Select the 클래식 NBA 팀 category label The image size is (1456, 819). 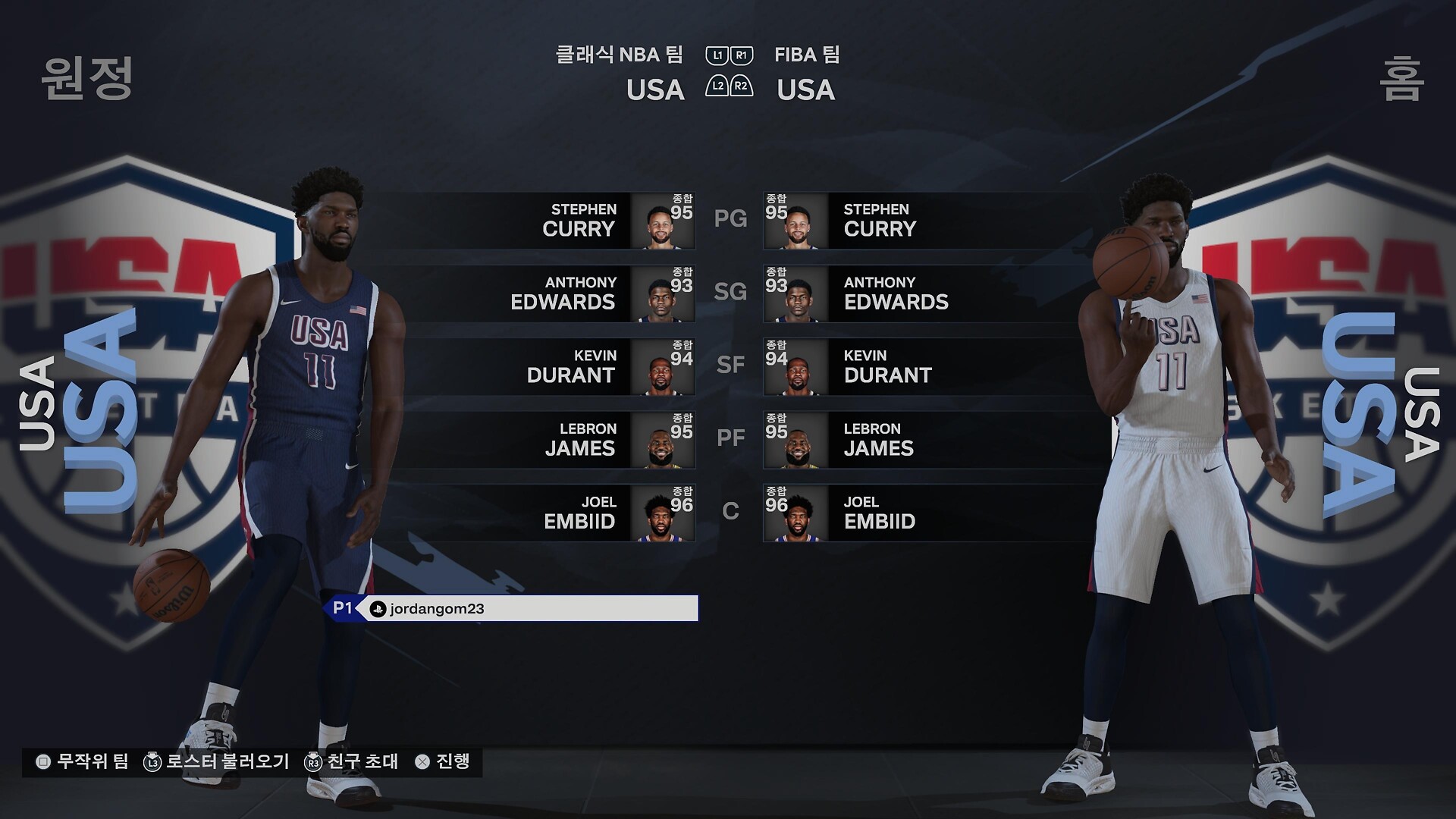coord(619,55)
